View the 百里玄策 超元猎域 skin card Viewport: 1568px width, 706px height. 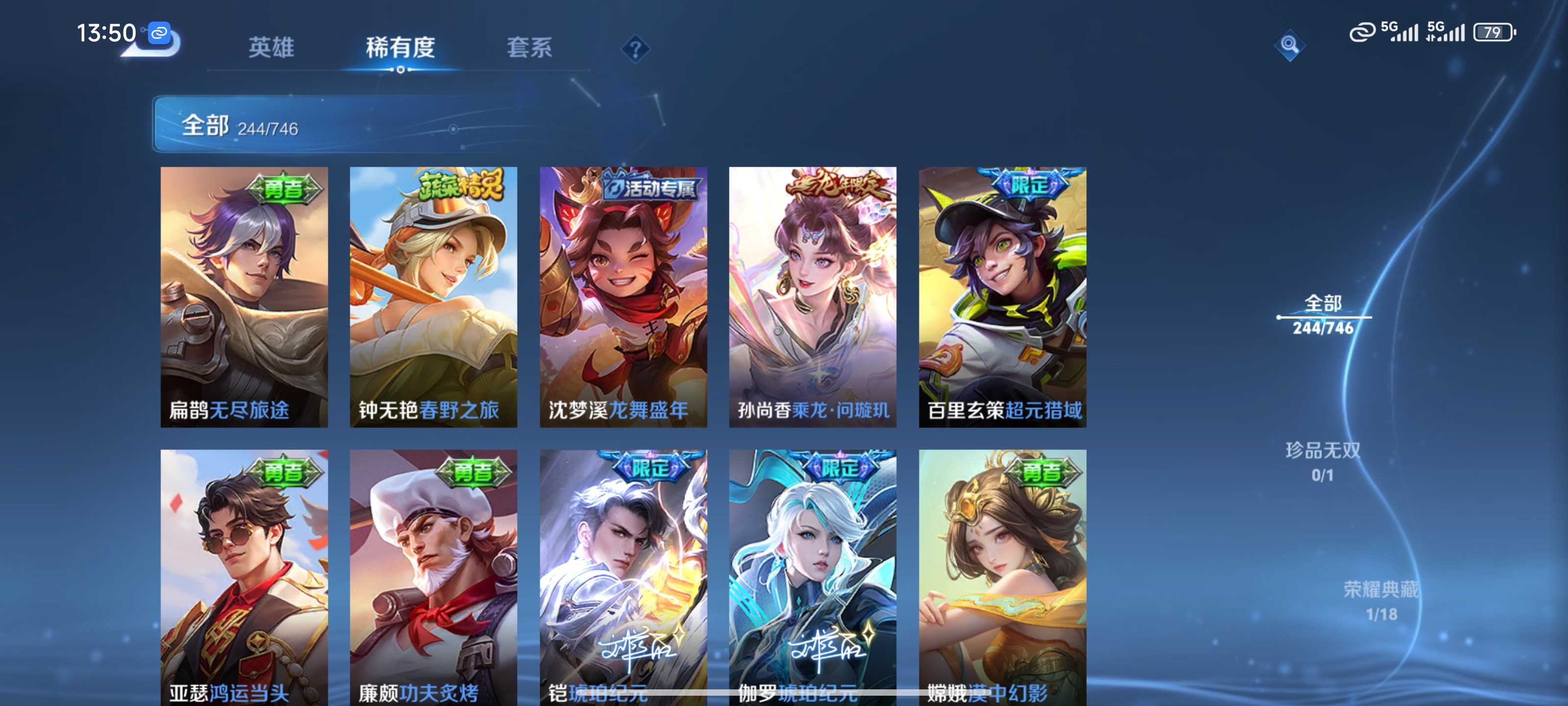[1002, 297]
